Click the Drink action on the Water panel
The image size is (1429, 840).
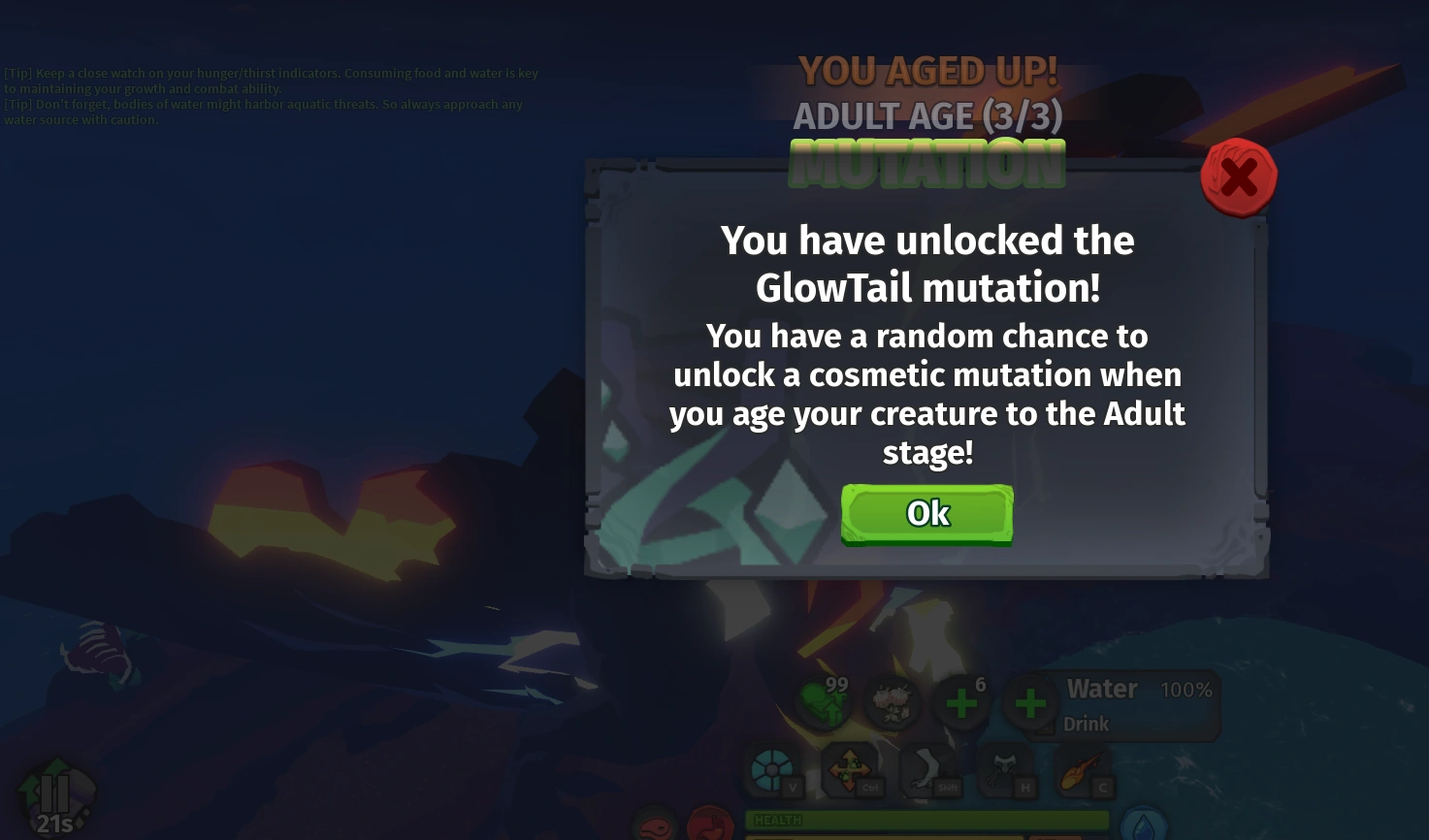[x=1086, y=724]
